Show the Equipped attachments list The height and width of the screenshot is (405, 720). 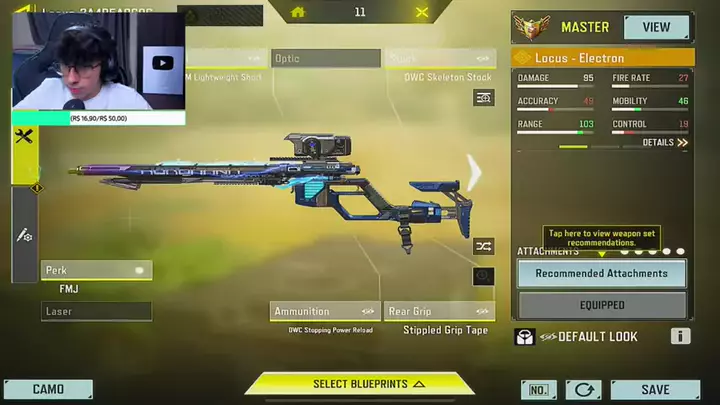(601, 305)
